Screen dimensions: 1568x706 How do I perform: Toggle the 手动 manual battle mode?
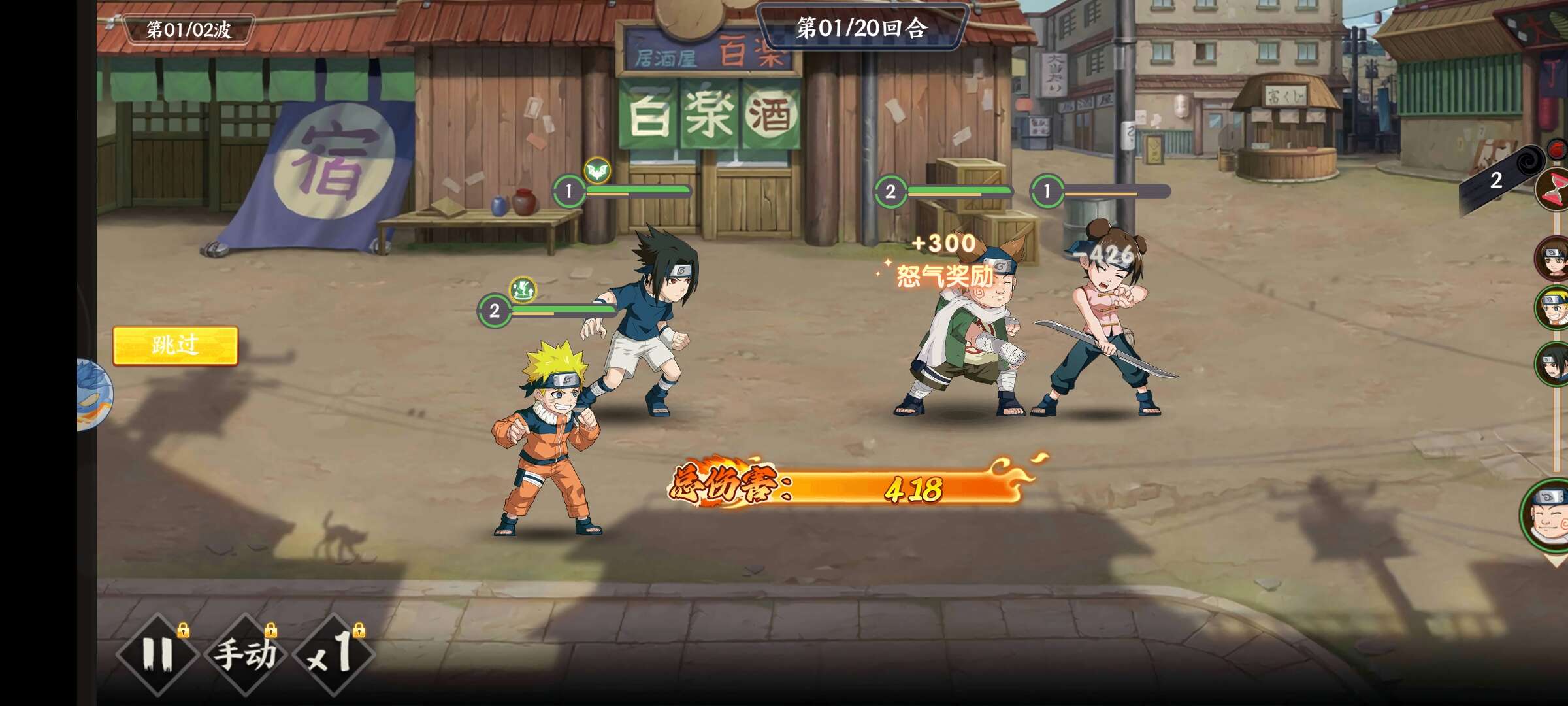246,654
